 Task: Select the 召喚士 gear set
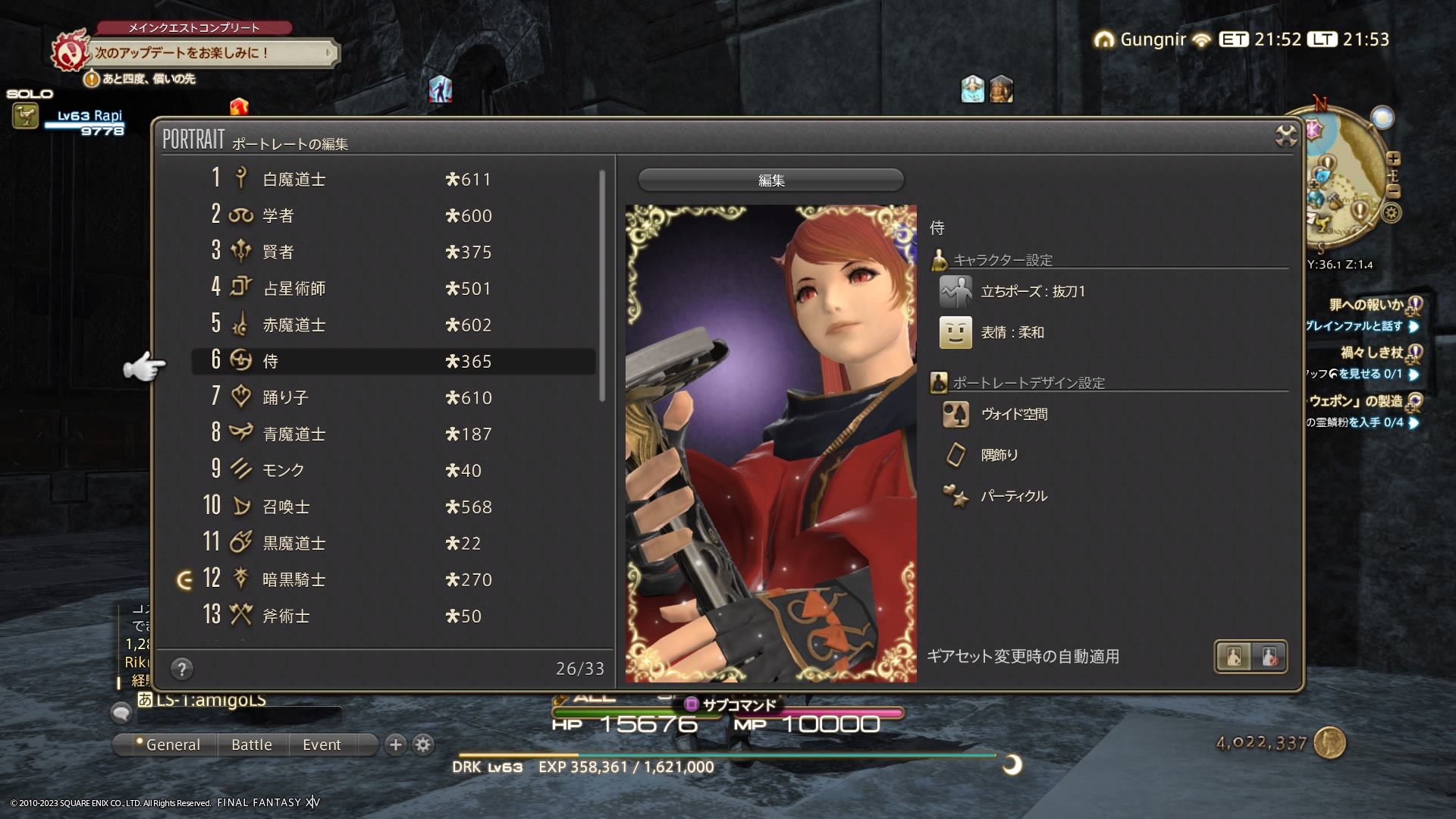tap(392, 507)
